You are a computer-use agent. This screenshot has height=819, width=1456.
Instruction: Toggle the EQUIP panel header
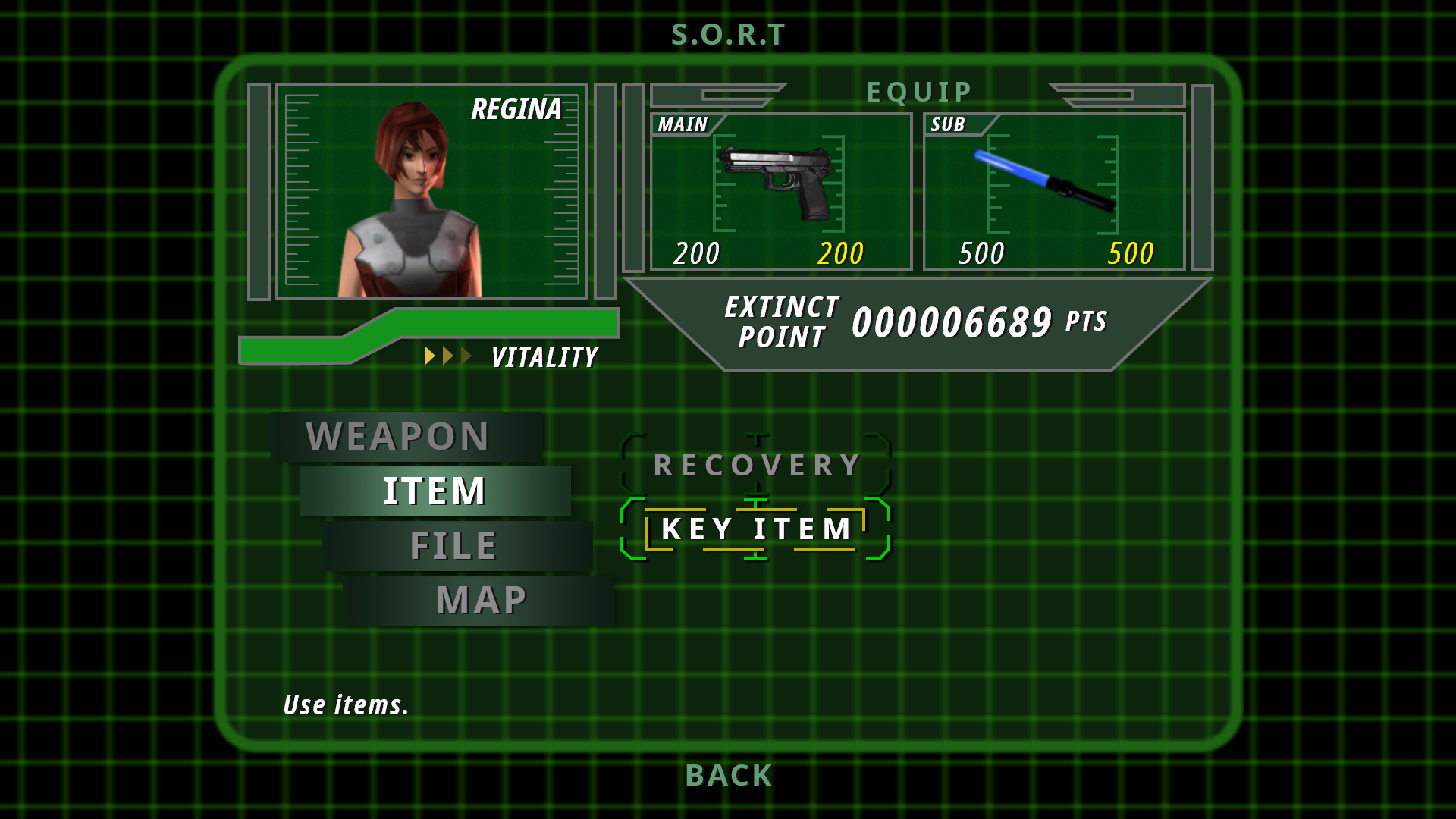pos(920,91)
